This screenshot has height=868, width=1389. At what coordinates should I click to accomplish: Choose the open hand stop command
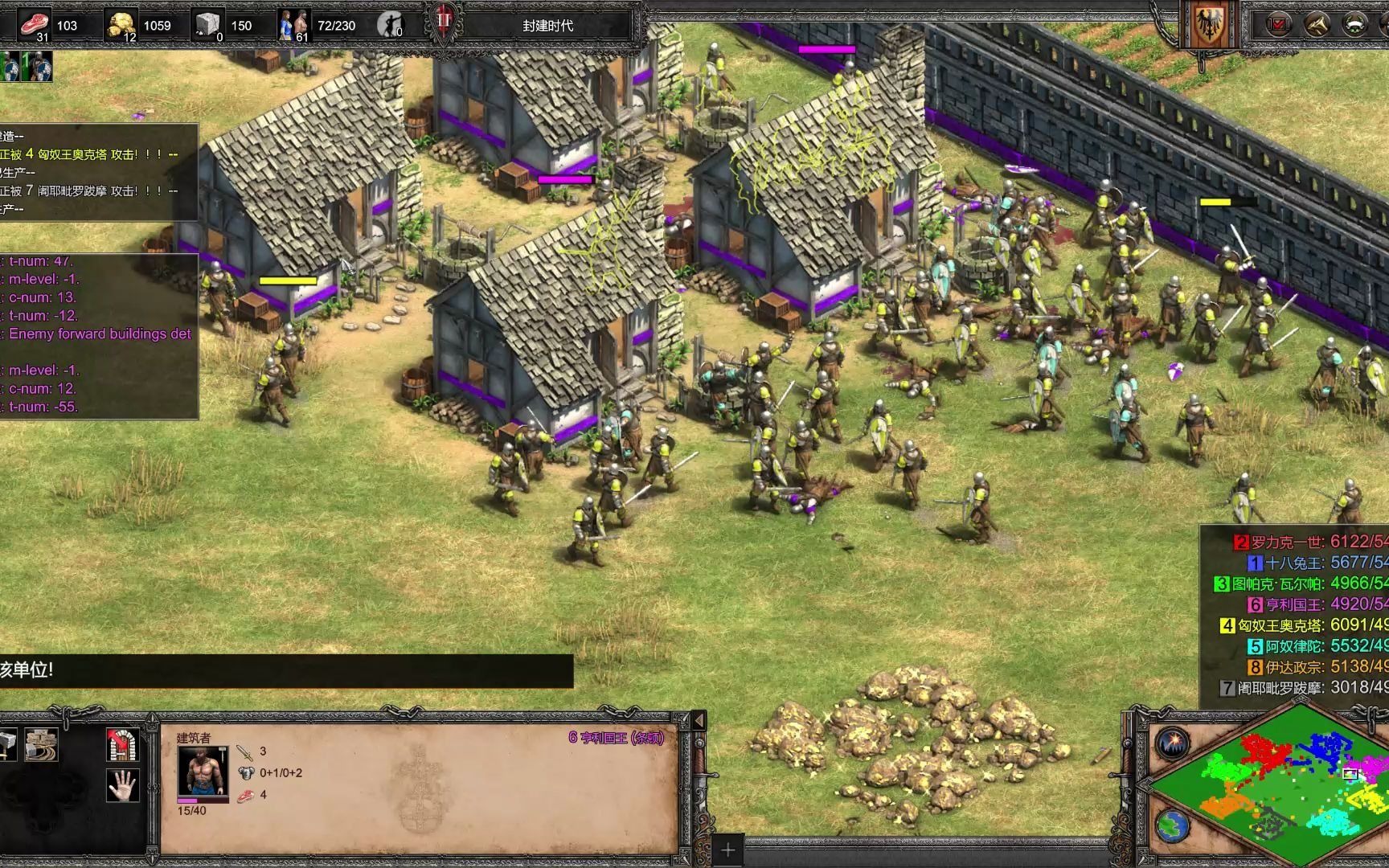tap(122, 785)
